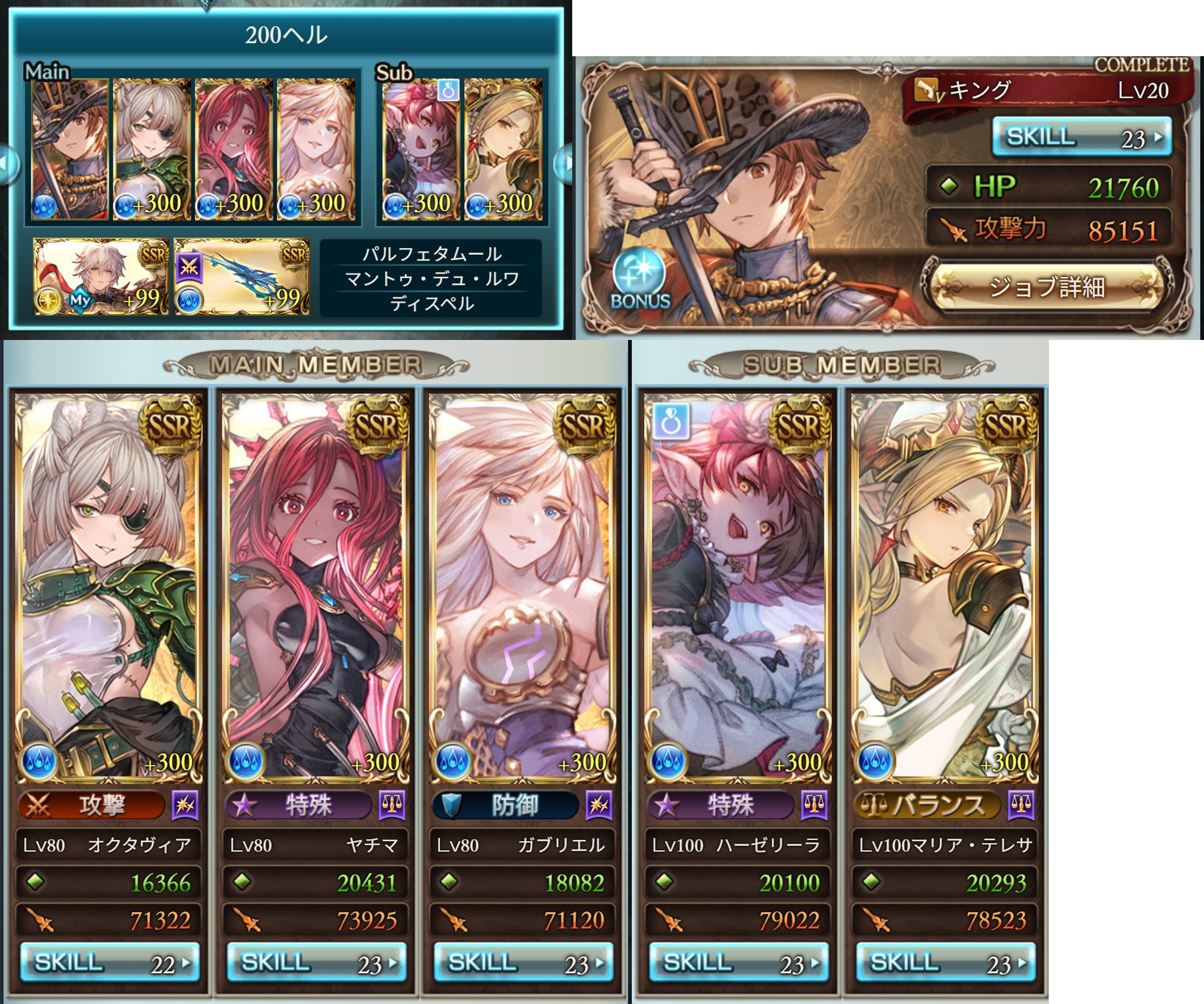Select the blue SSR main weapon thumbnail
1204x1004 pixels.
coord(241,277)
